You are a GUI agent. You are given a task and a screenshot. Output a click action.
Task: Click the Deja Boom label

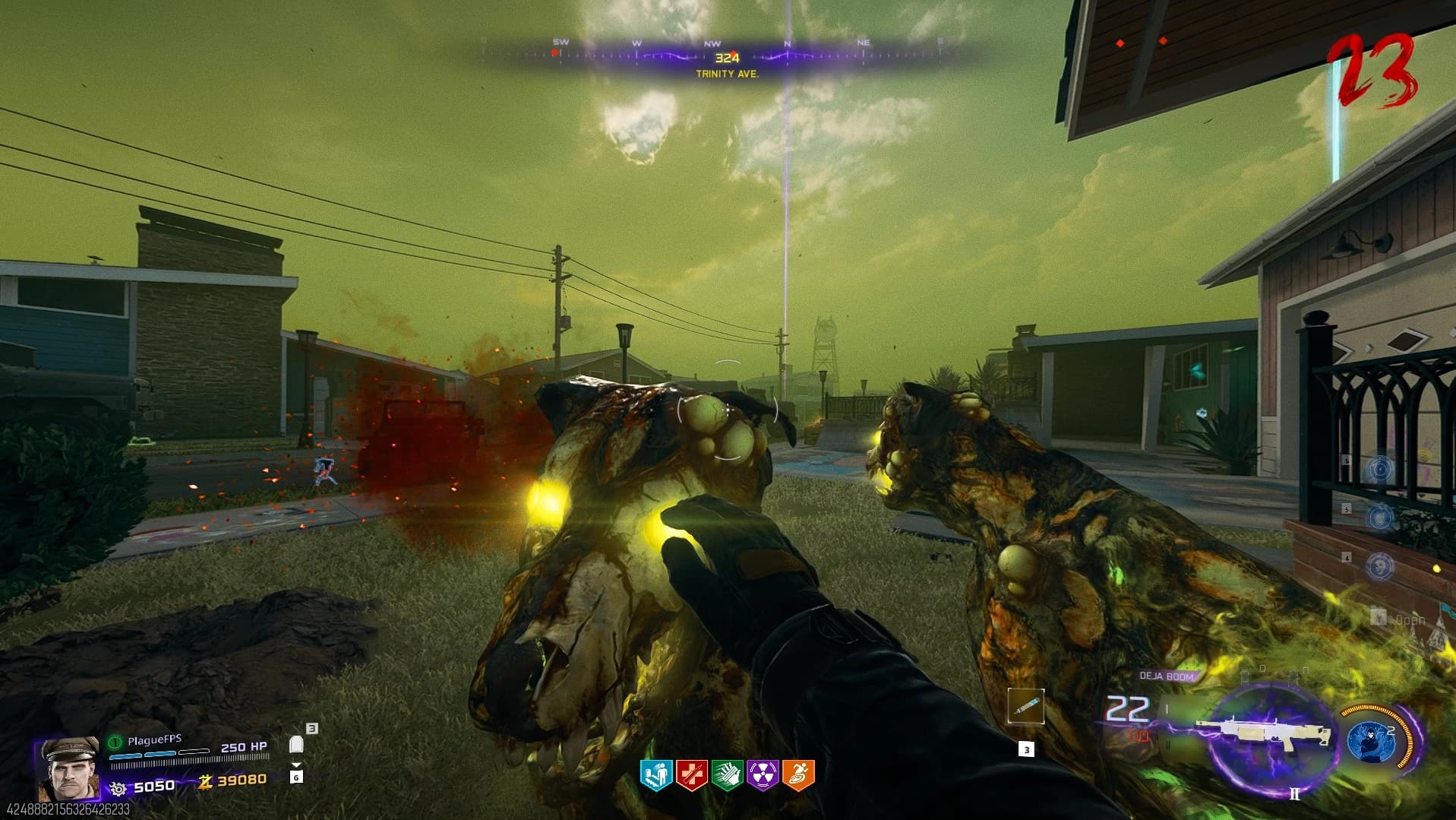point(1166,676)
